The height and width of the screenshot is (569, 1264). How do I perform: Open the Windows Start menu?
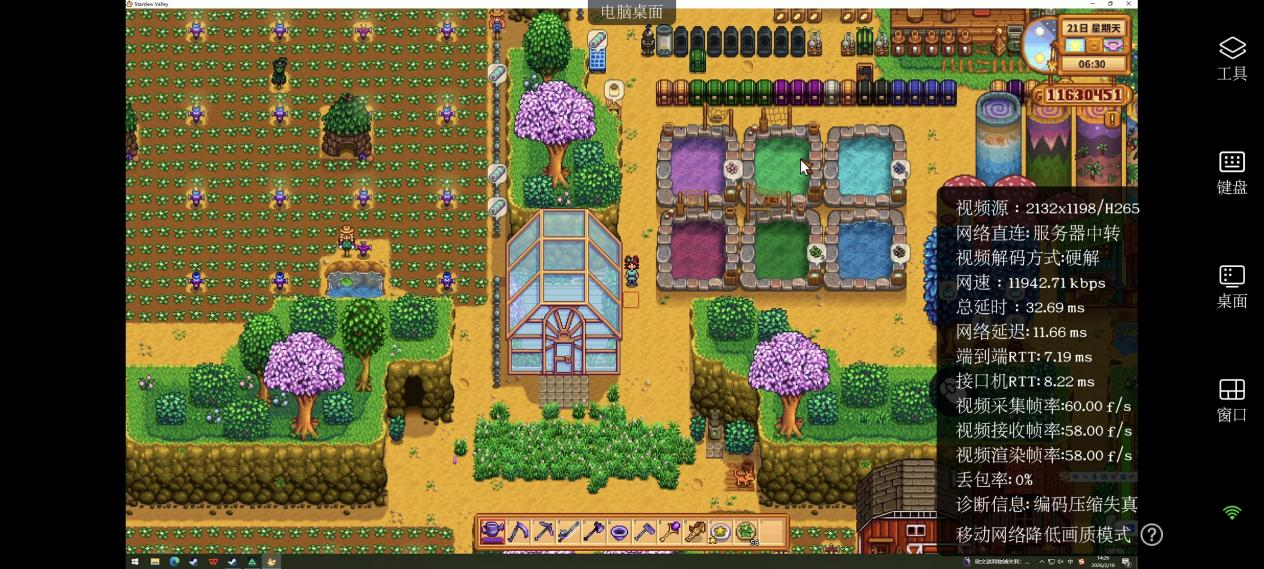click(135, 562)
